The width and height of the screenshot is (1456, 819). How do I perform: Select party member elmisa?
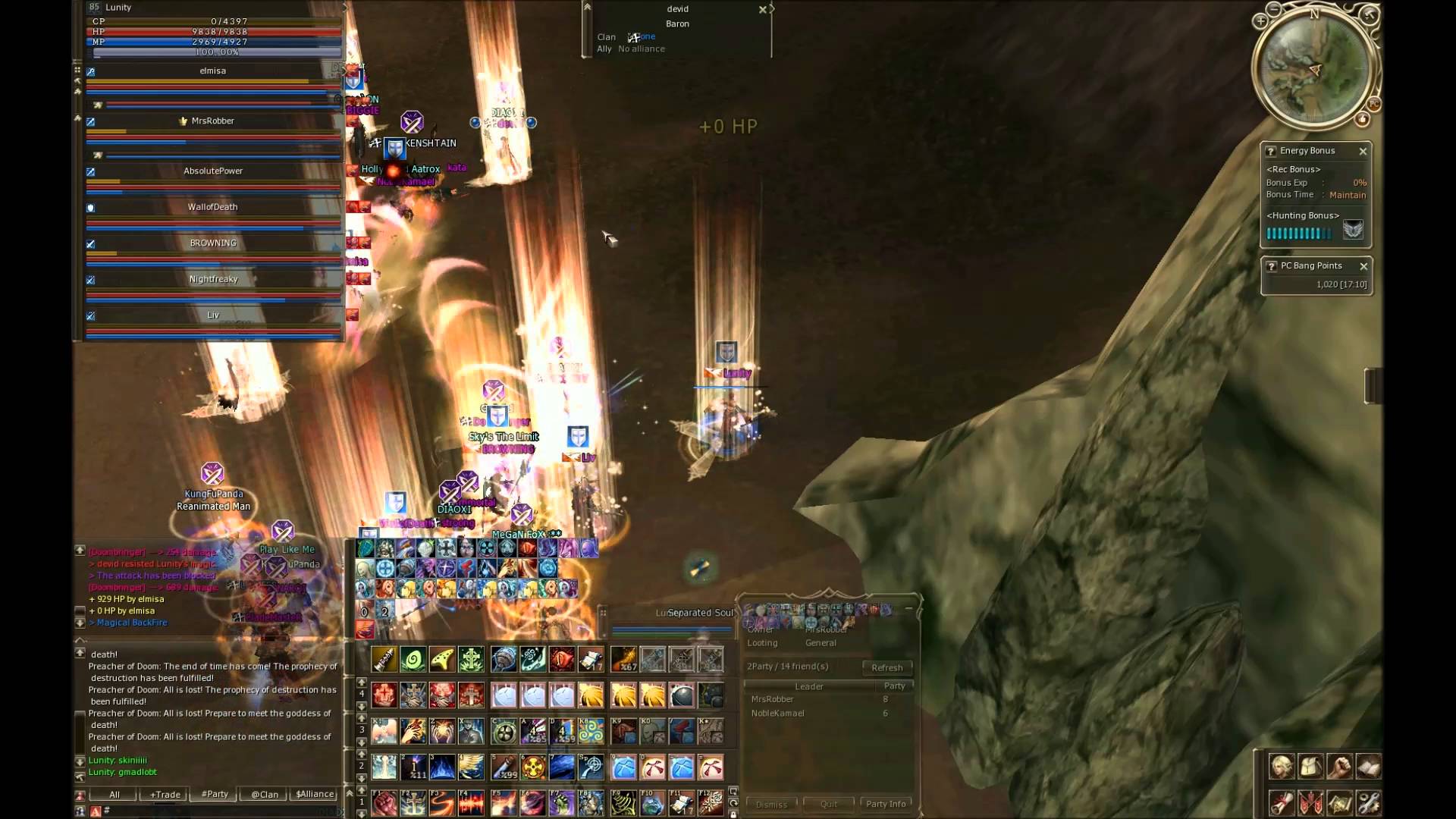[212, 71]
